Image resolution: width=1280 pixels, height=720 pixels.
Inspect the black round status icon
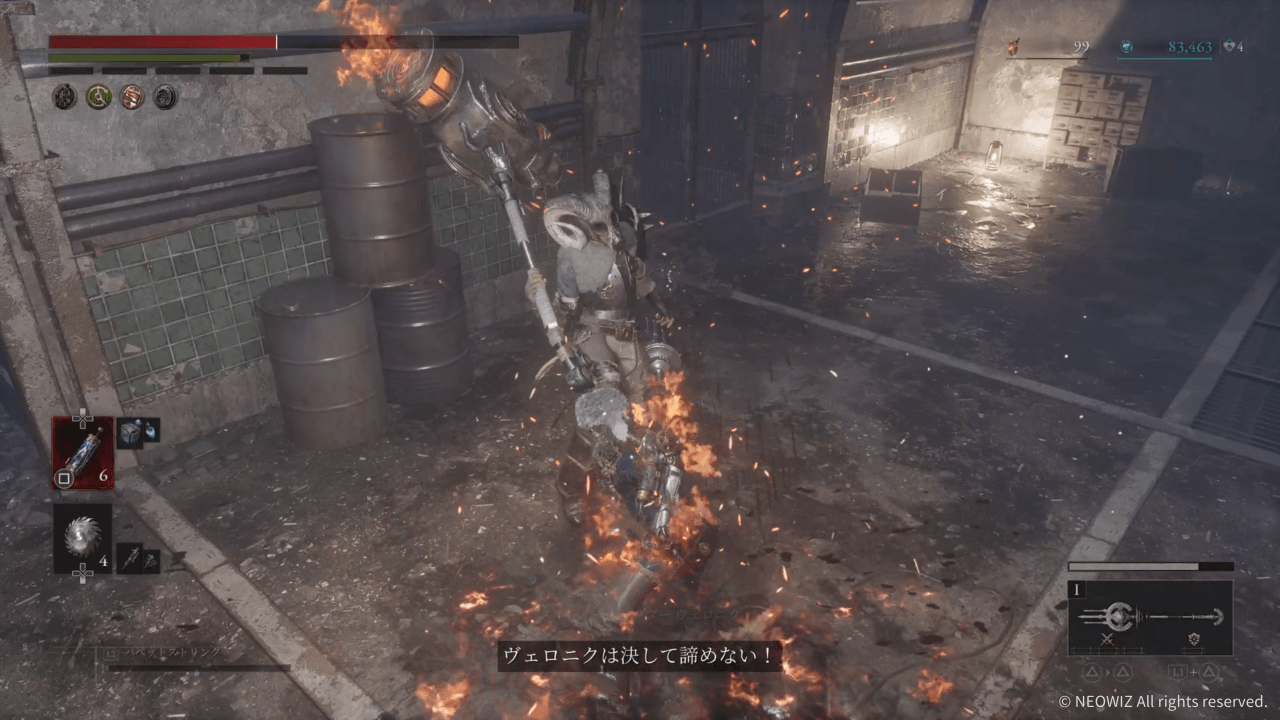(165, 96)
